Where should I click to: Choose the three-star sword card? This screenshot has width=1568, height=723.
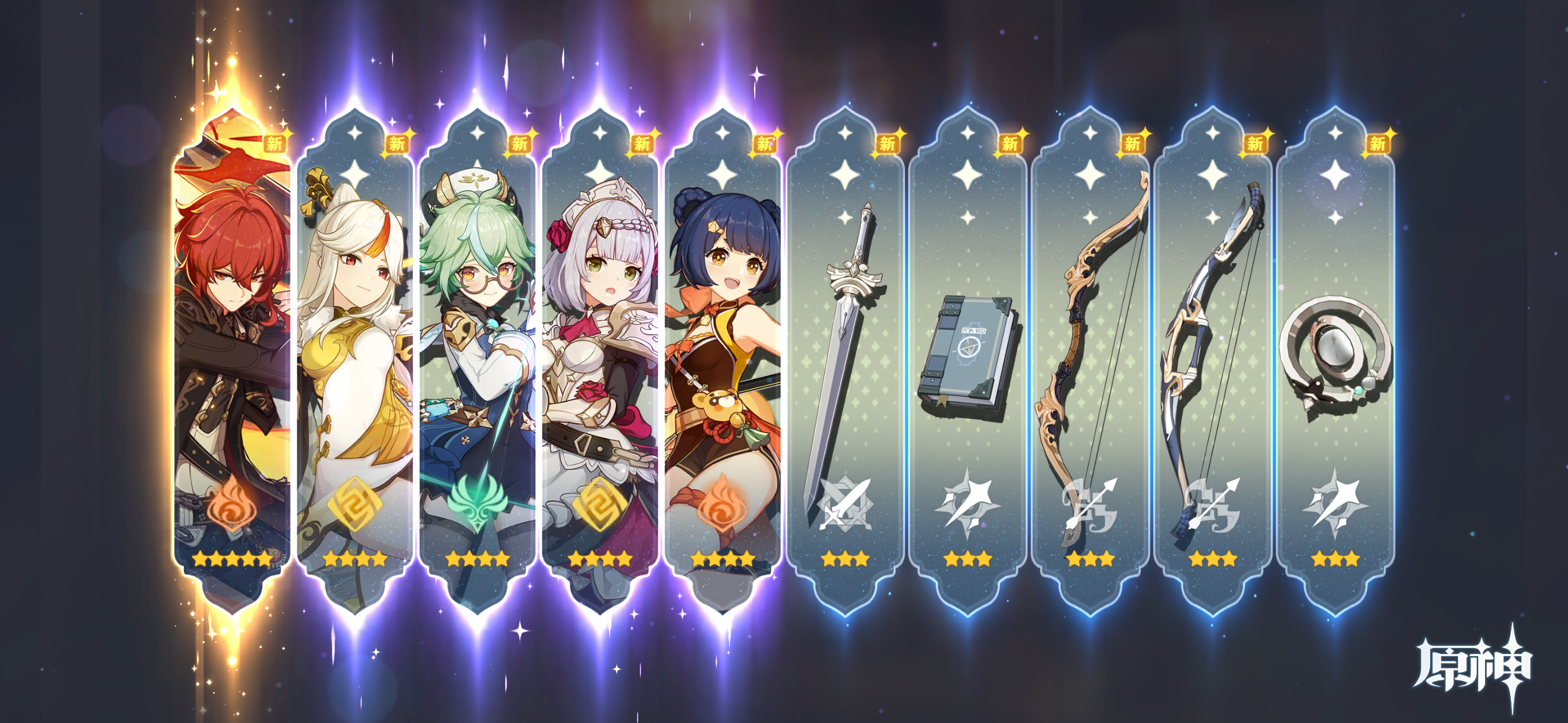(845, 359)
